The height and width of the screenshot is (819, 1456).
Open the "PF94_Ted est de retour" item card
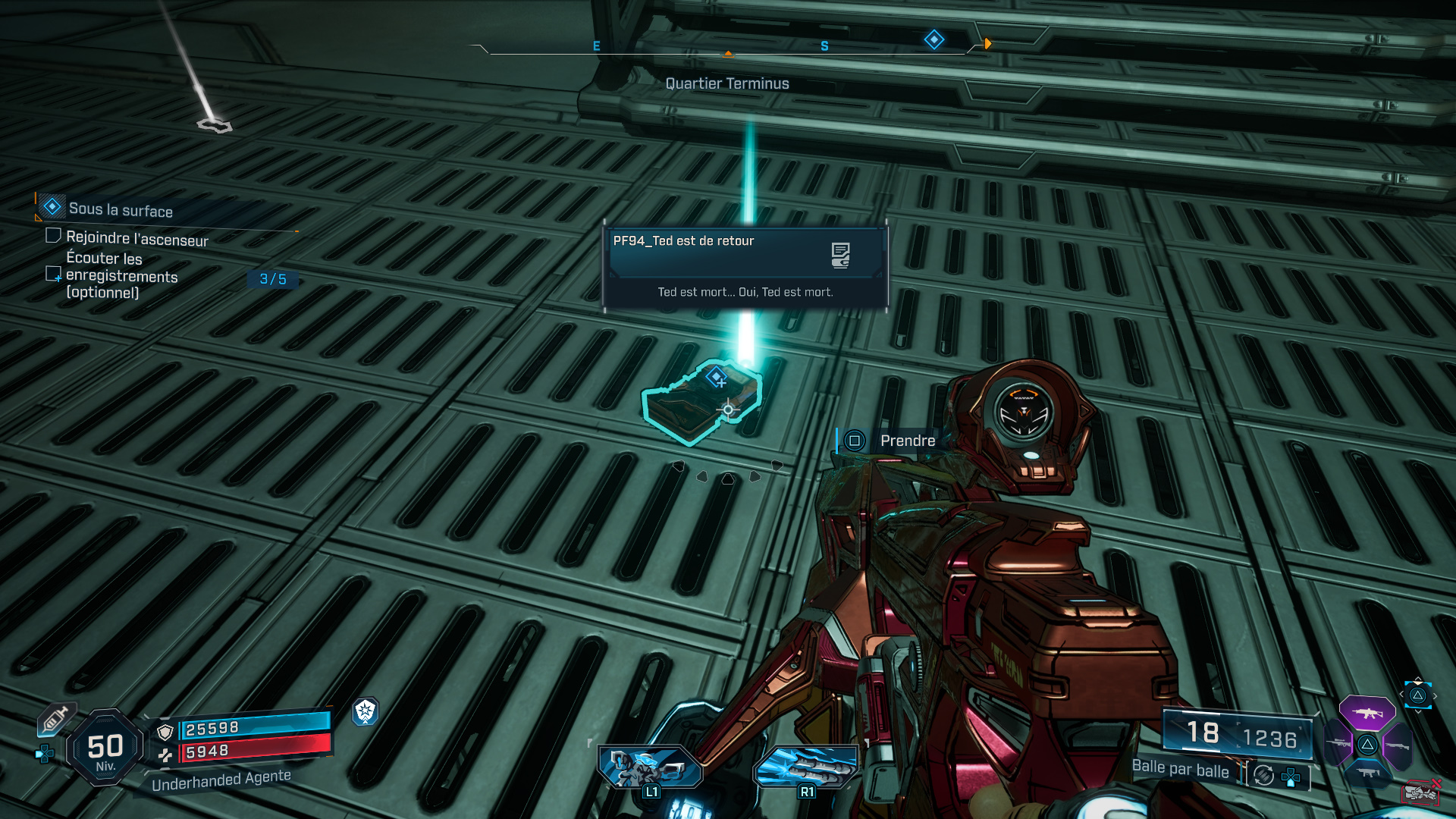click(x=745, y=265)
